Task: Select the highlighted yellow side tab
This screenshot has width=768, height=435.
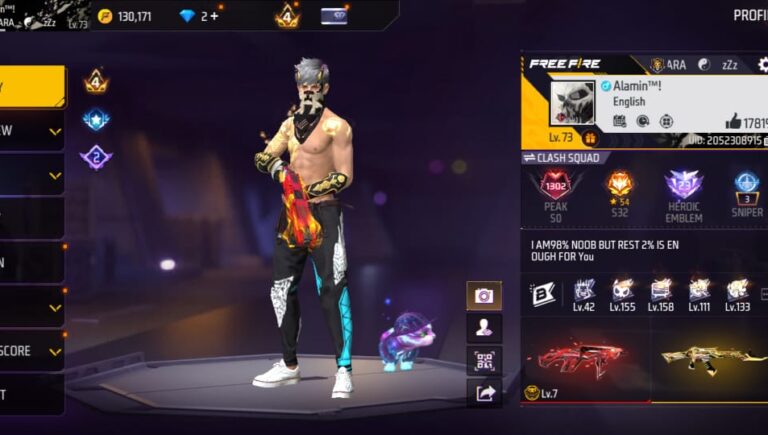Action: (x=30, y=87)
